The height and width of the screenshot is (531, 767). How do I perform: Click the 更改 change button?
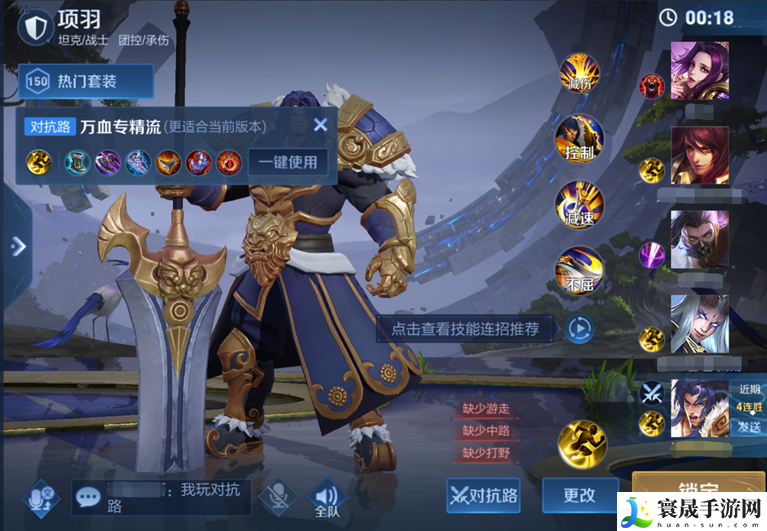(x=579, y=495)
